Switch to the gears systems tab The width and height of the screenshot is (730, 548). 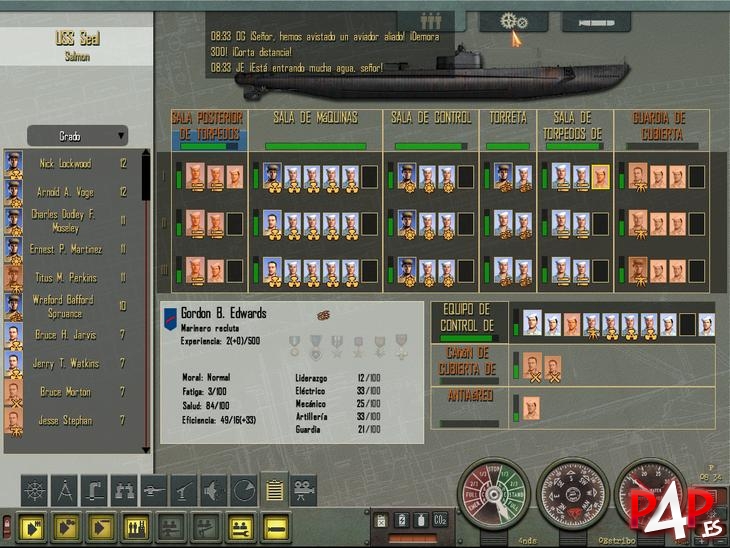tap(514, 21)
